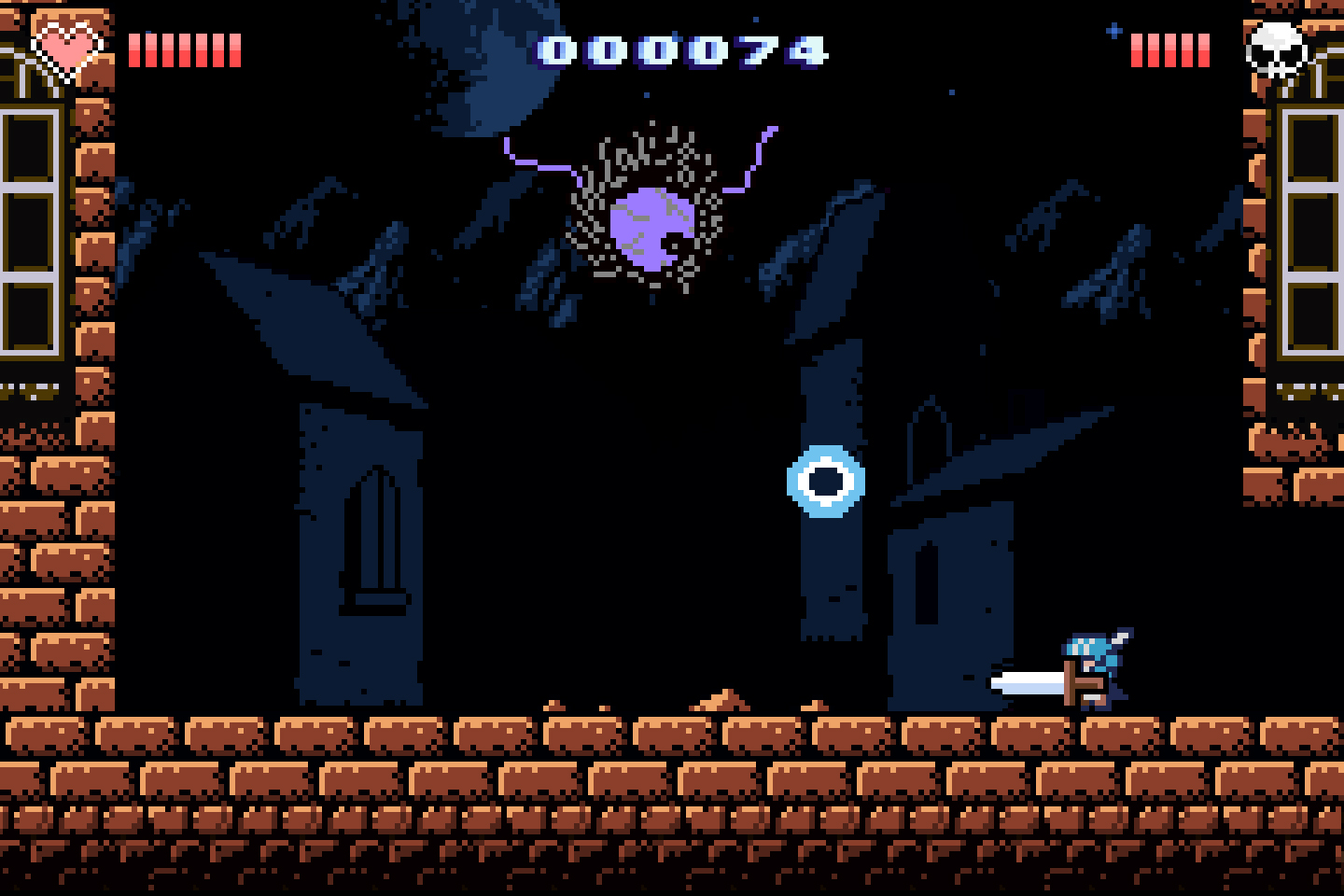
Task: Select the knight character's sword
Action: click(x=1027, y=684)
